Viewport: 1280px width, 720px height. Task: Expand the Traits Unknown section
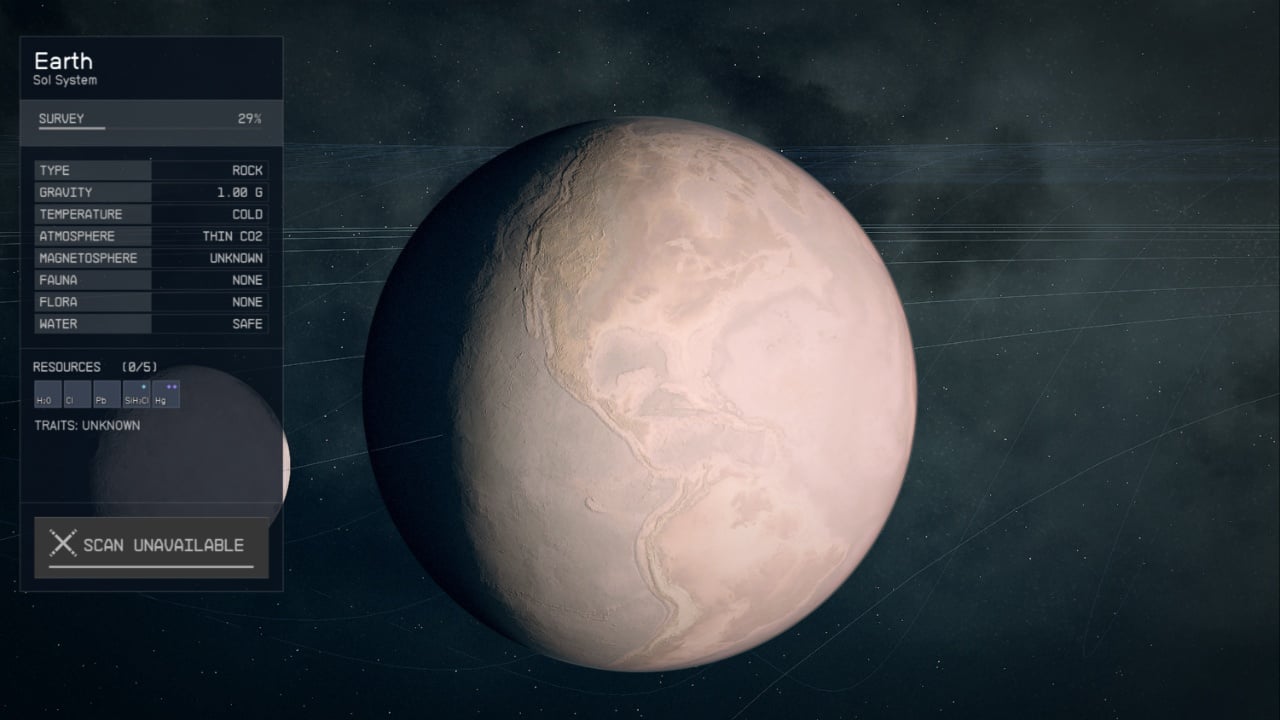88,425
